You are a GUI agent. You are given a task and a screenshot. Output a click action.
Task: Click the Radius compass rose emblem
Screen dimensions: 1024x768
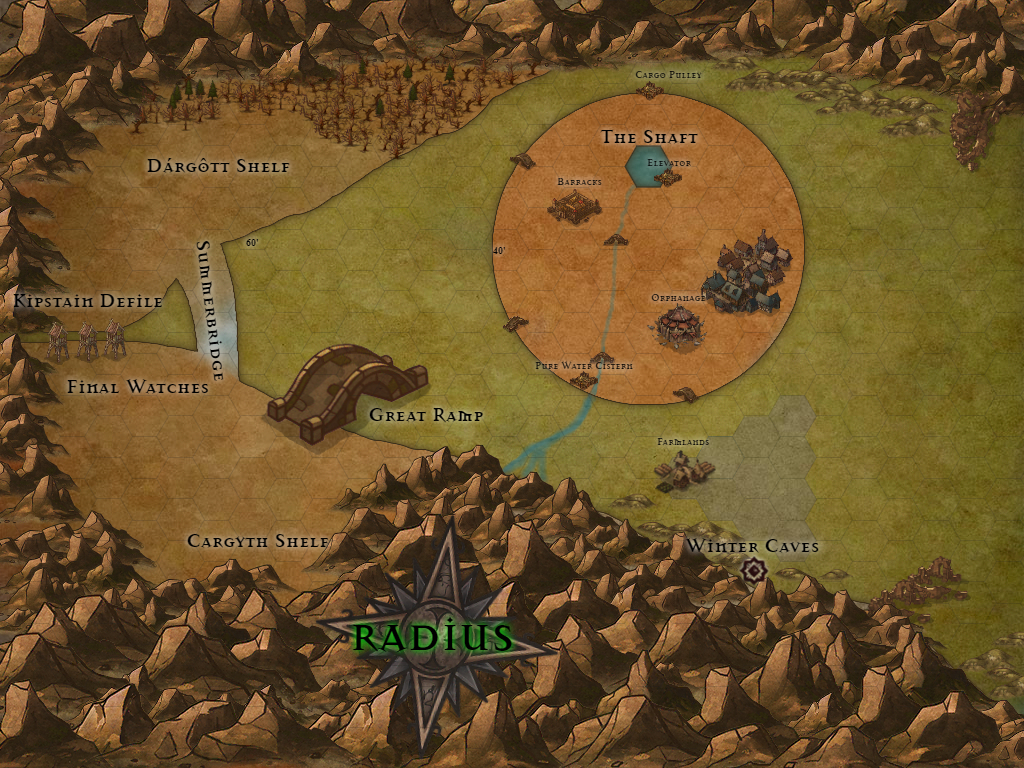pos(436,636)
